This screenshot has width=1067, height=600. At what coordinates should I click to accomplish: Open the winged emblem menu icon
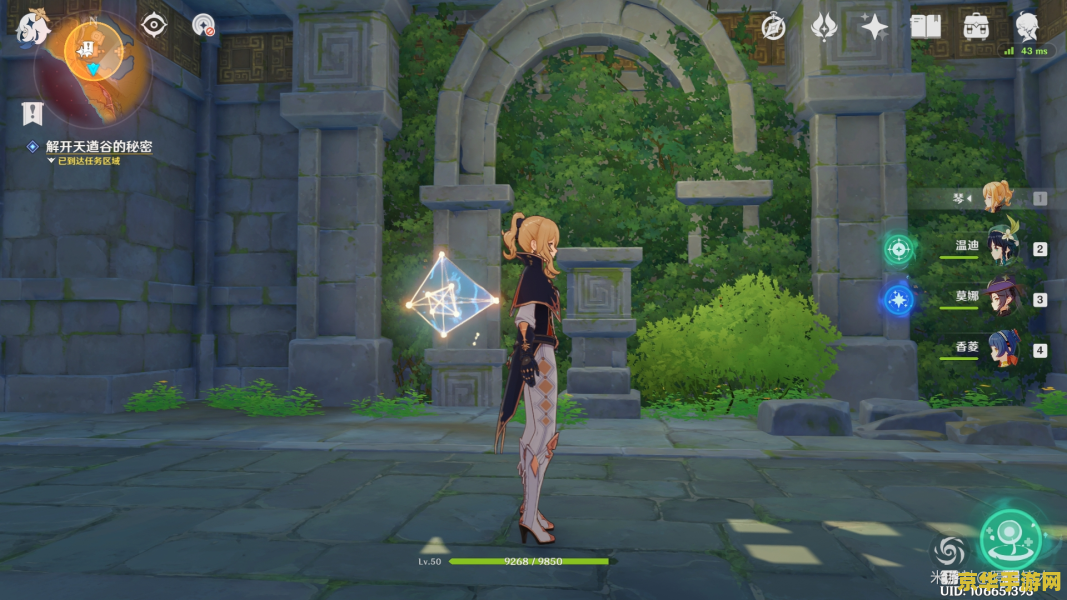tap(824, 27)
